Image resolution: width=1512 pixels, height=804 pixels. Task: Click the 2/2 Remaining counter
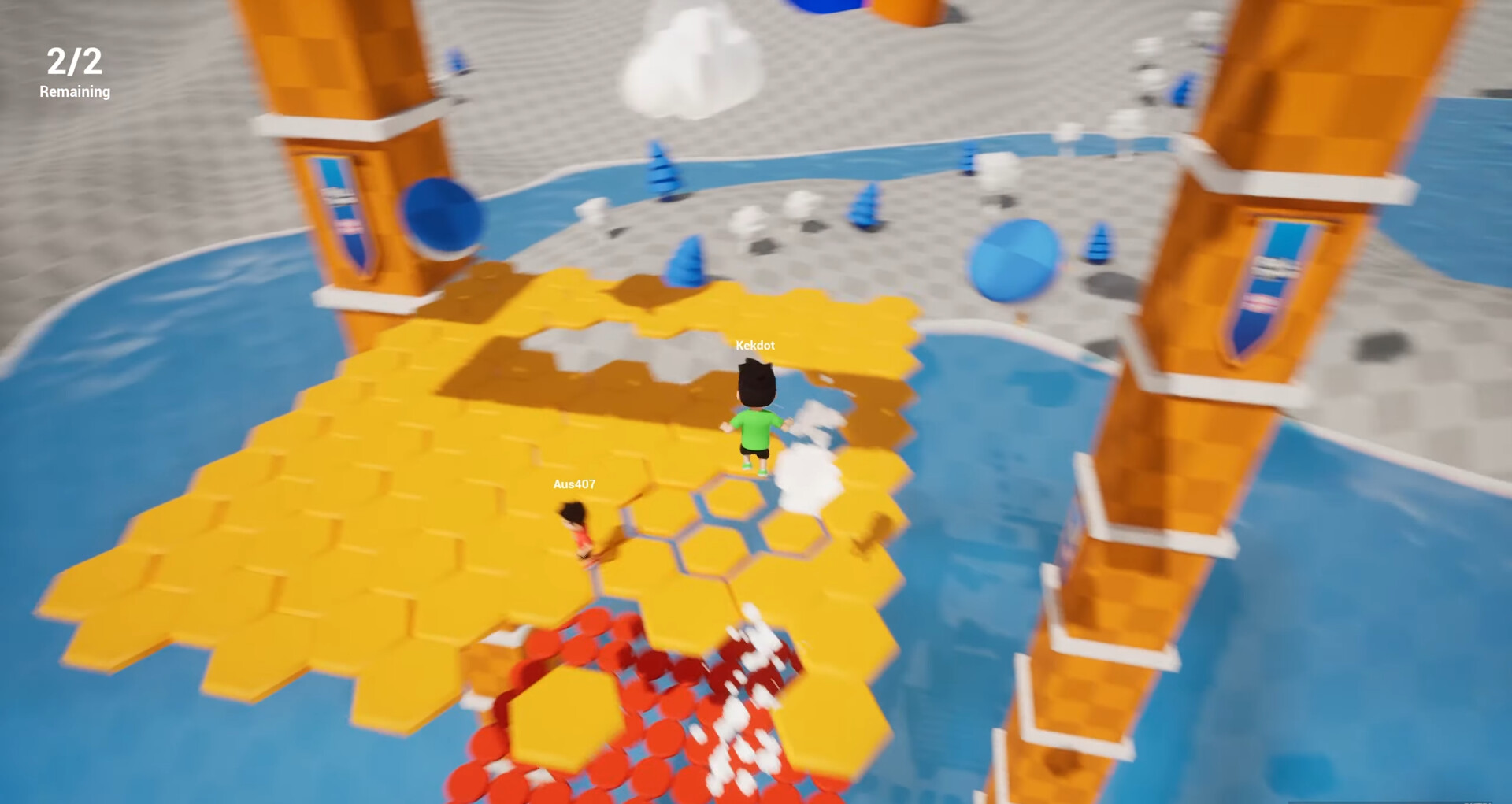[x=75, y=72]
